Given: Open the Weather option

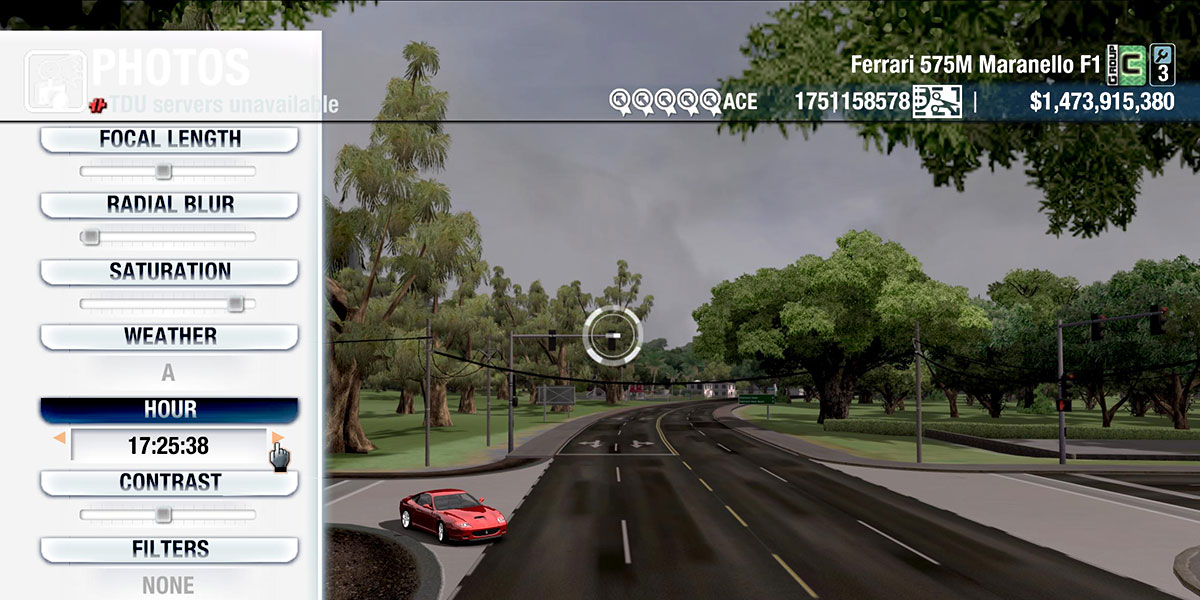Looking at the screenshot, I should point(169,336).
